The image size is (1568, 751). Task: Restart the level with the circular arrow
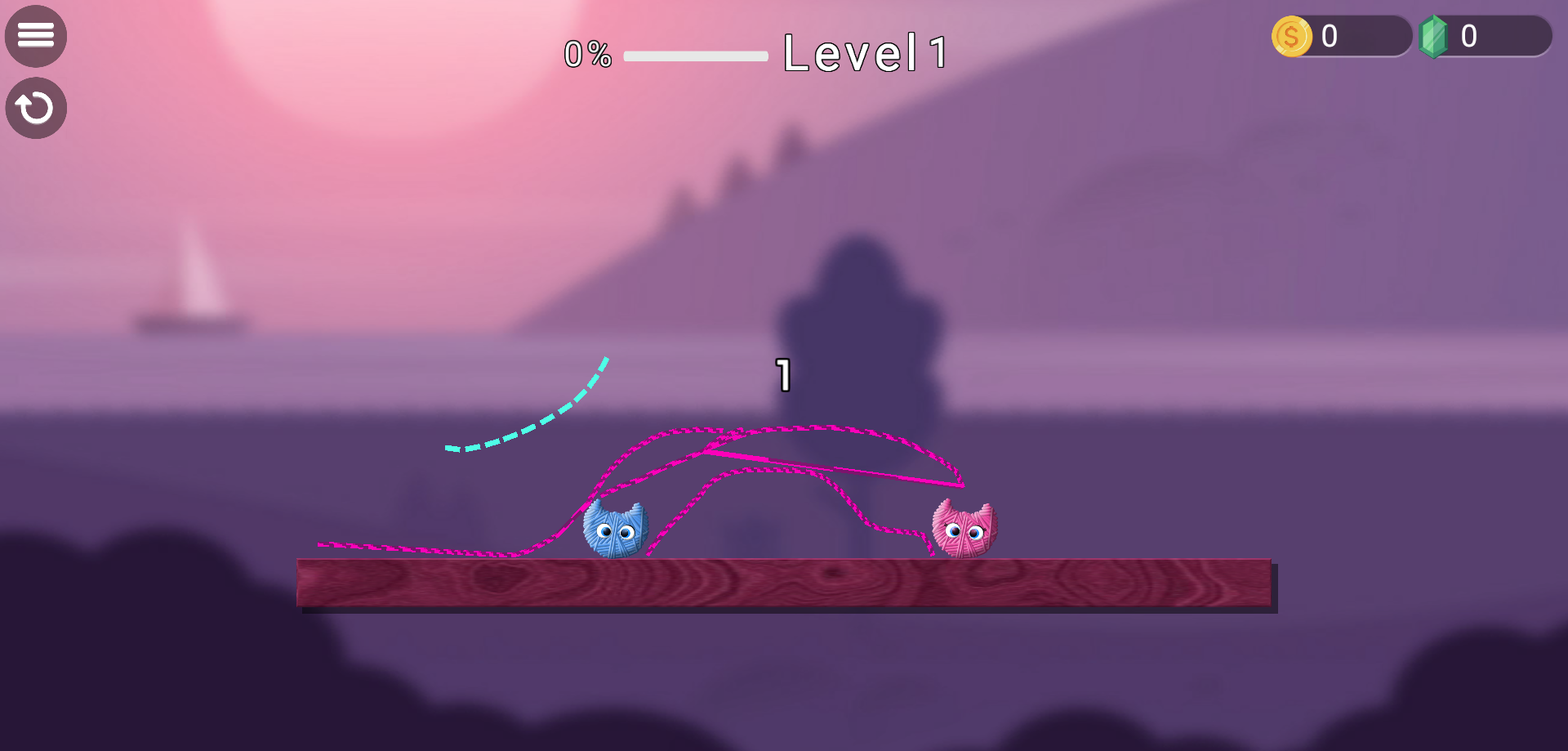pos(36,108)
